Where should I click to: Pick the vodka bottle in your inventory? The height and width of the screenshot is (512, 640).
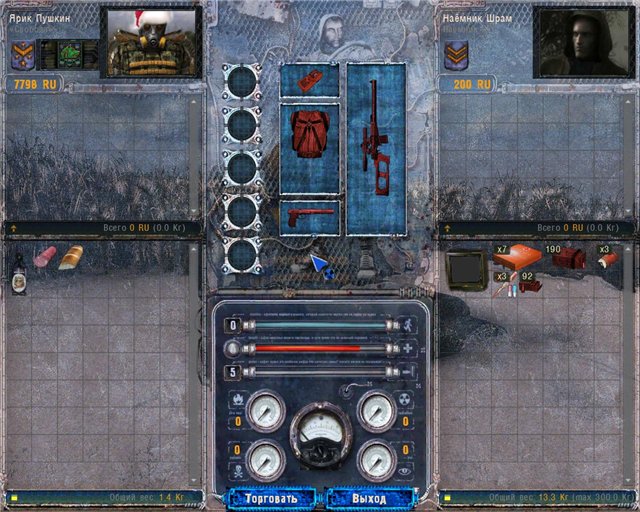[x=19, y=273]
